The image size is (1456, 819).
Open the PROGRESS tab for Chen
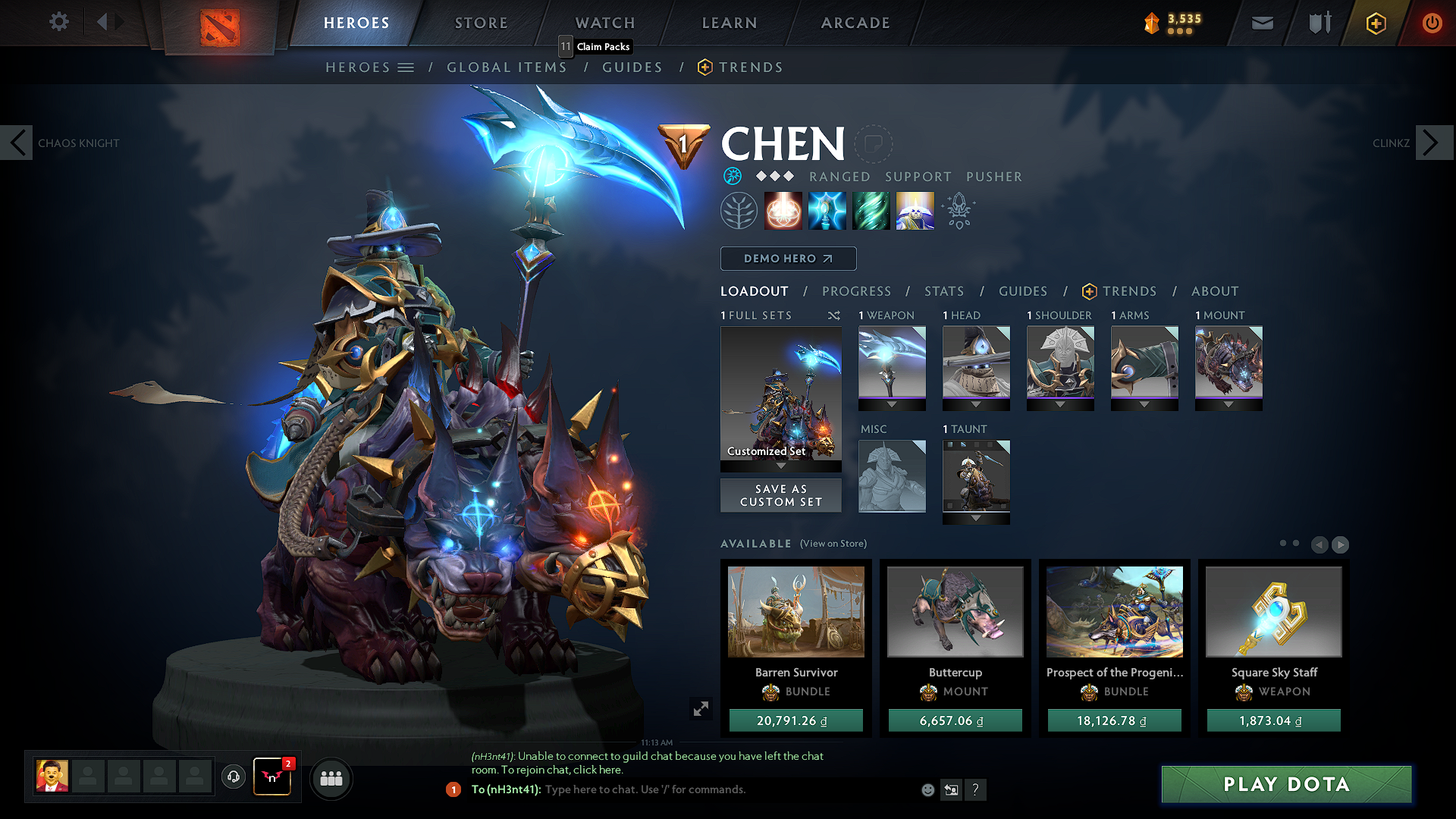(x=857, y=291)
